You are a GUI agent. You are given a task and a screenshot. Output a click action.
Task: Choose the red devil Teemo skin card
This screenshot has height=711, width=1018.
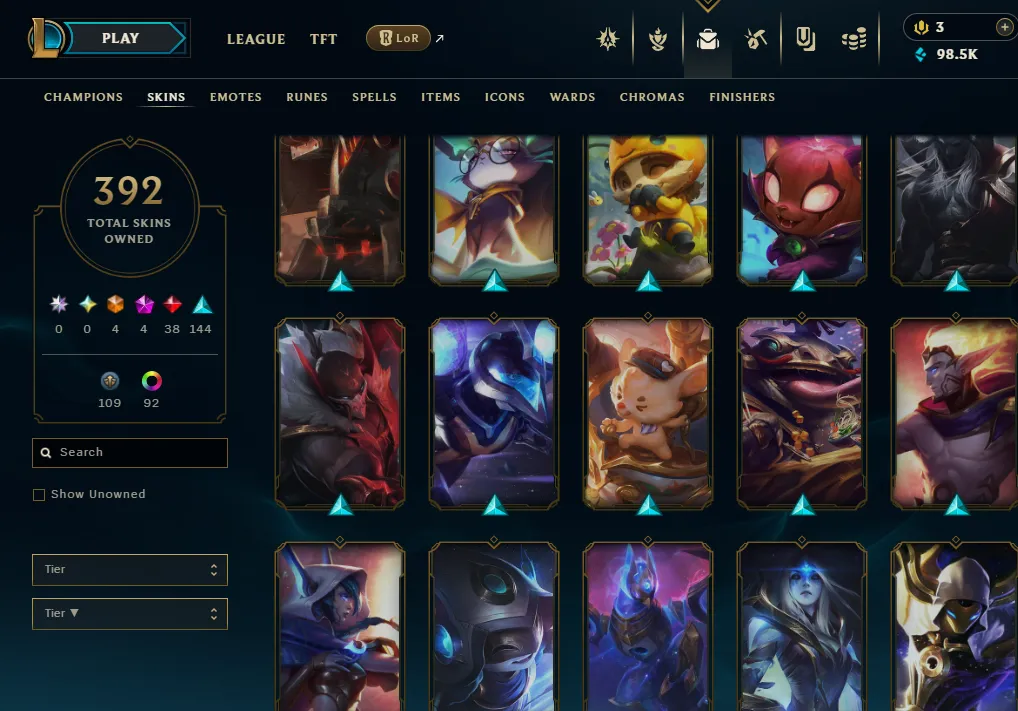(x=802, y=210)
